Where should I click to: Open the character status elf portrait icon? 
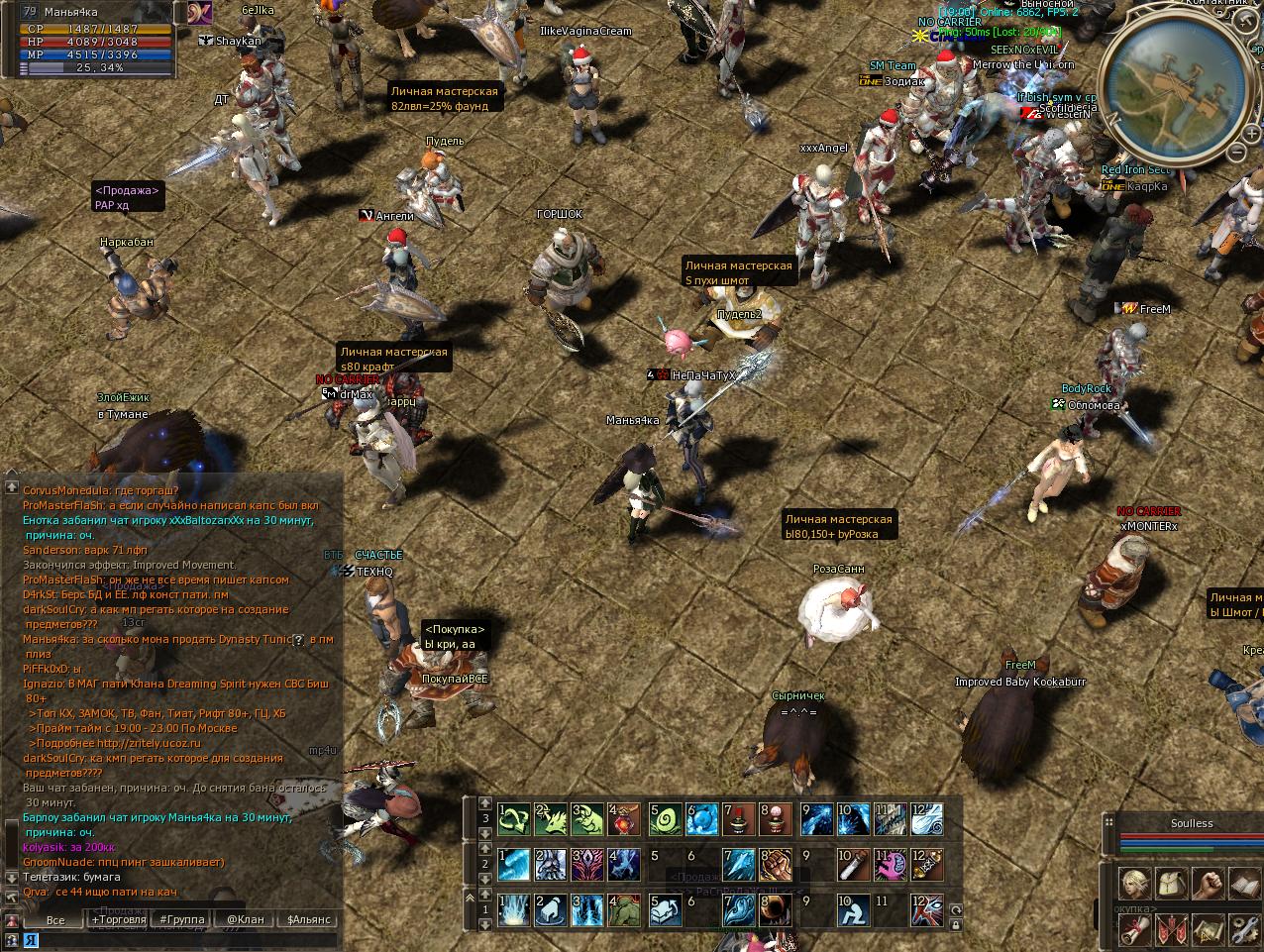(1135, 883)
